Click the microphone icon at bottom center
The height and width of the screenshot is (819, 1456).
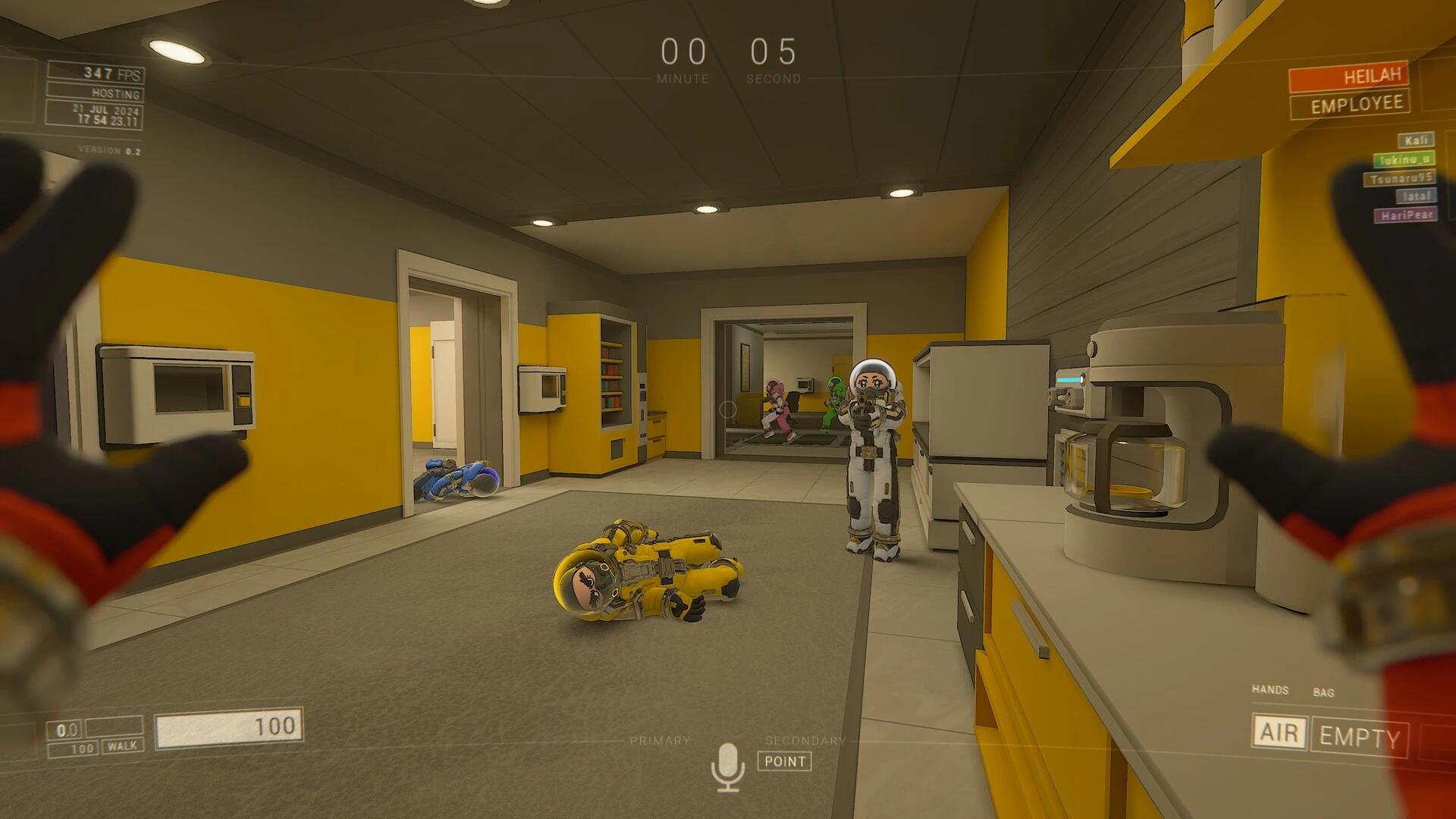[729, 761]
